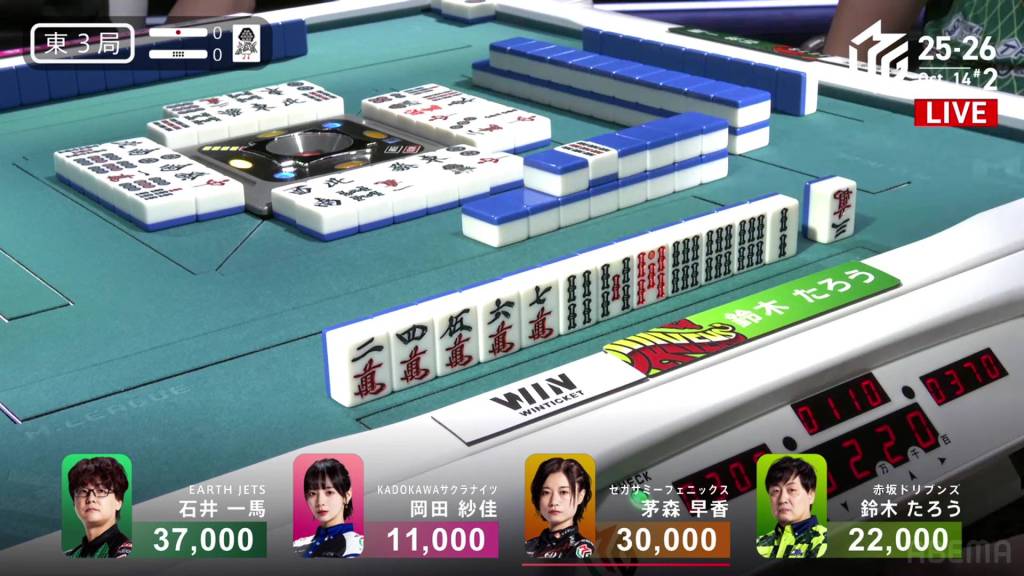The width and height of the screenshot is (1024, 576).
Task: Open Kayamori Sayaka's orange player panel
Action: (x=627, y=507)
